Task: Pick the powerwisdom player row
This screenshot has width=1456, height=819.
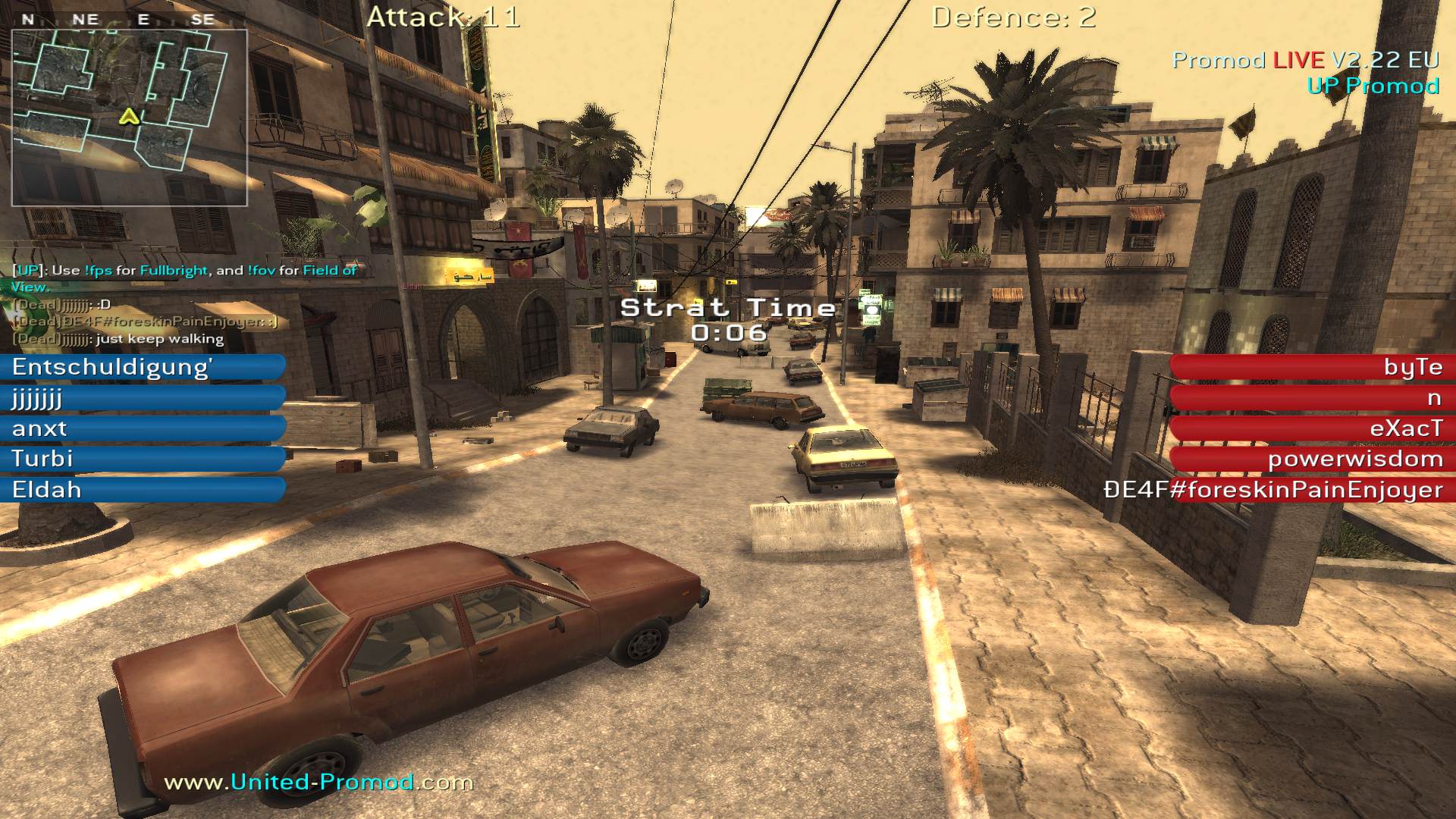Action: click(1312, 459)
